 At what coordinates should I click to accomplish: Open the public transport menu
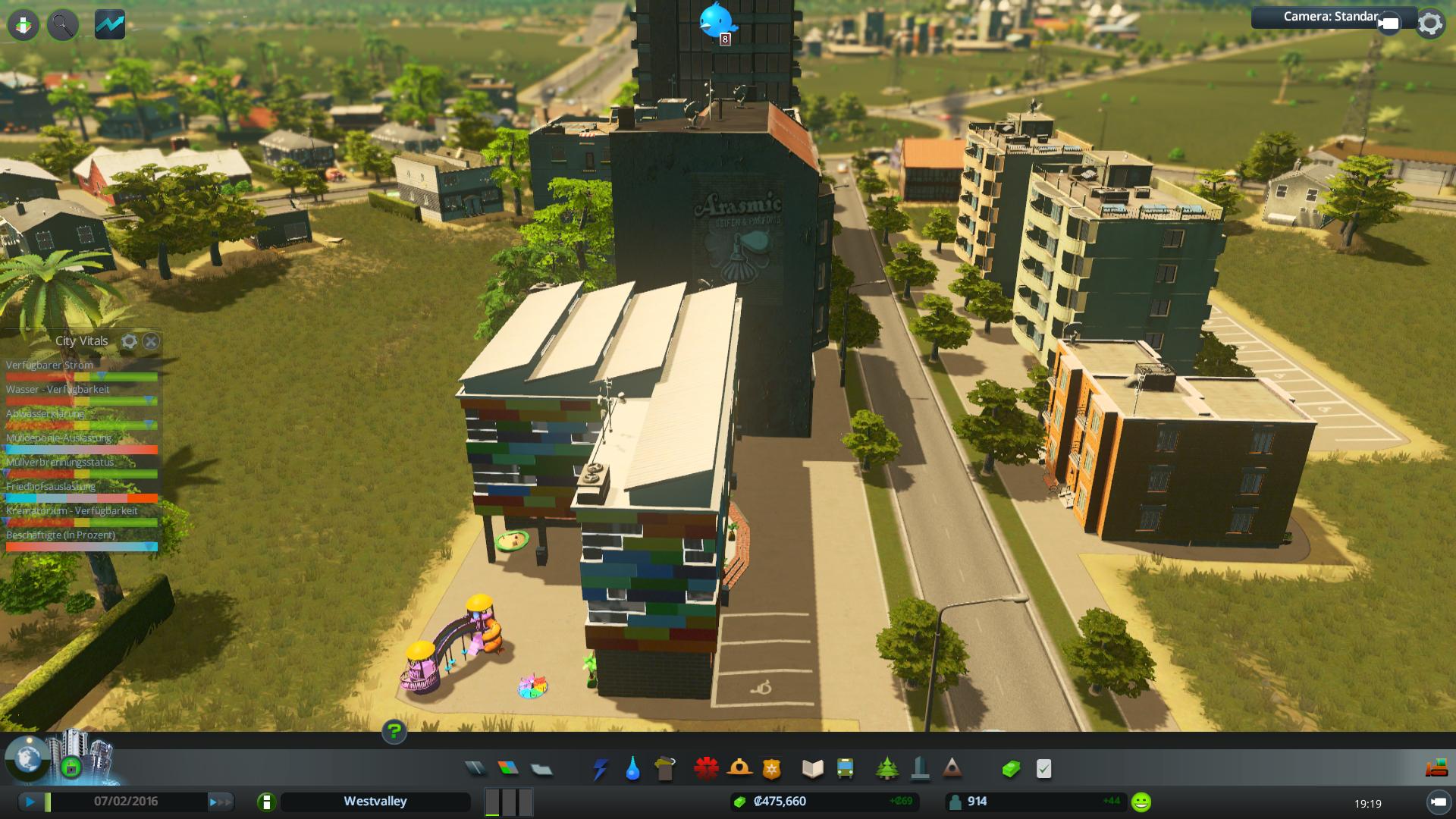pyautogui.click(x=845, y=769)
